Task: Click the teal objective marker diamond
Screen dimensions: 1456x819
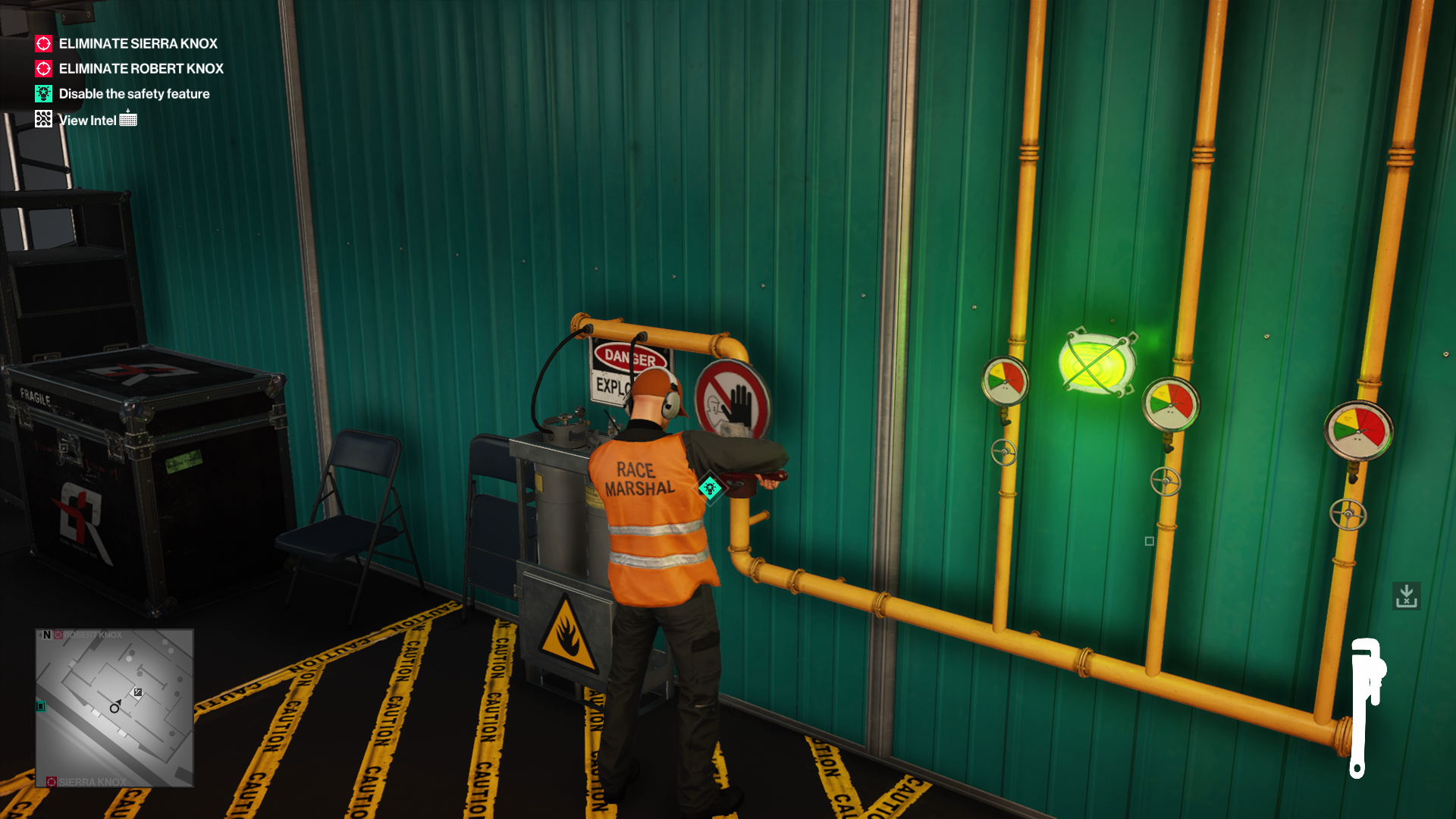Action: tap(710, 488)
